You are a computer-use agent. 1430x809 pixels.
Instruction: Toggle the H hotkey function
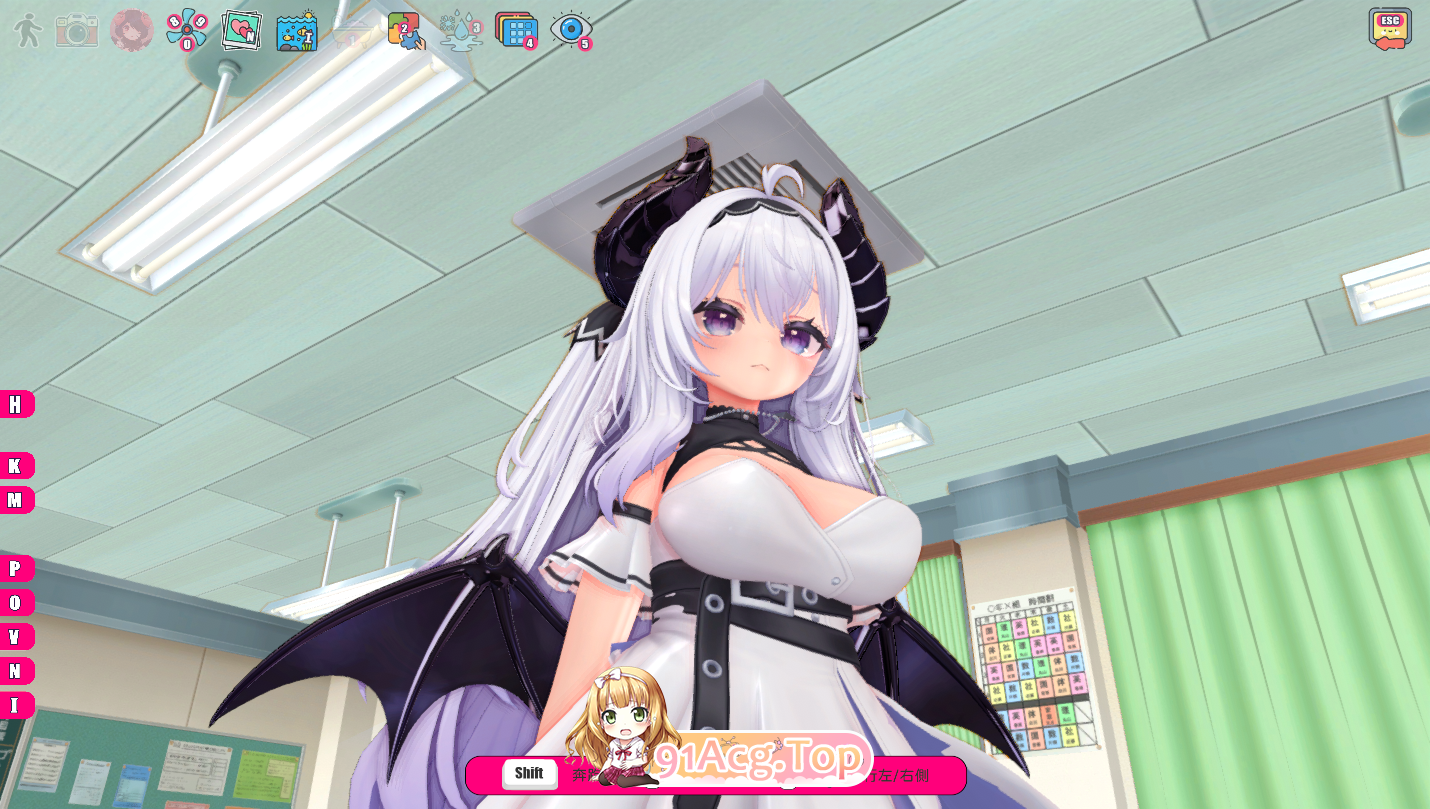tap(16, 405)
